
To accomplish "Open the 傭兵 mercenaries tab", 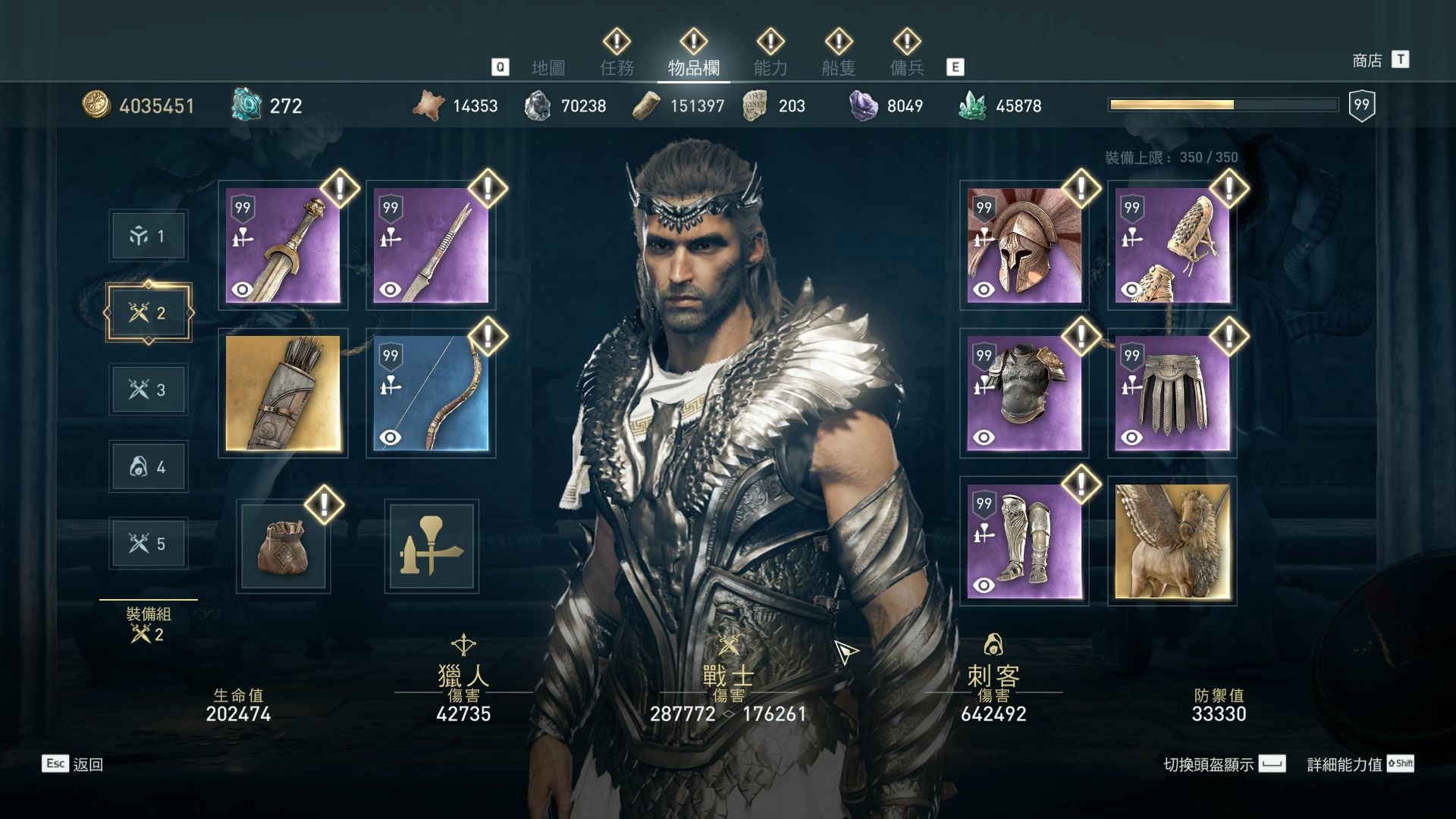I will pos(907,68).
